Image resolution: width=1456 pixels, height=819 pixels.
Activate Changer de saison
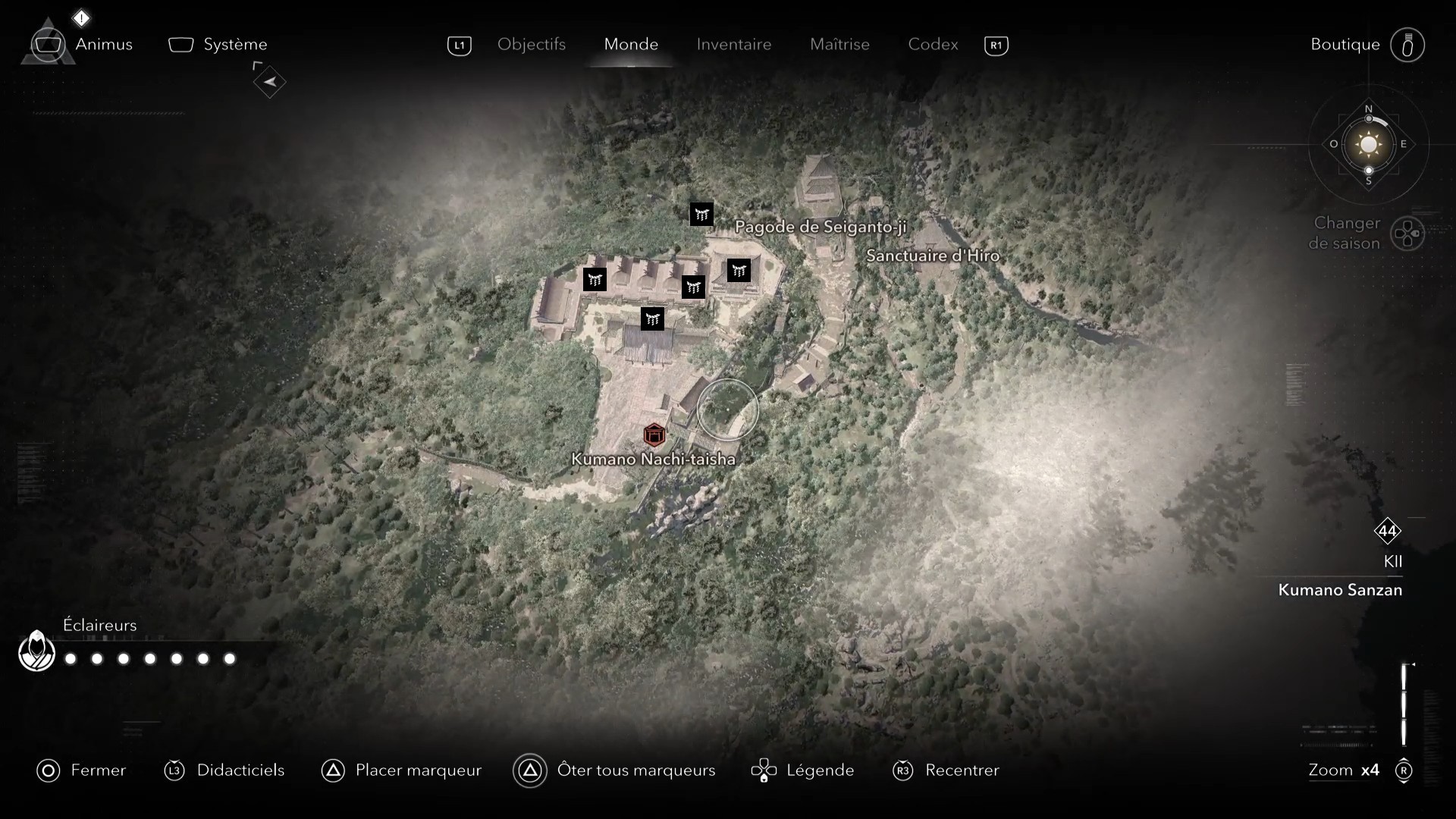pos(1409,234)
